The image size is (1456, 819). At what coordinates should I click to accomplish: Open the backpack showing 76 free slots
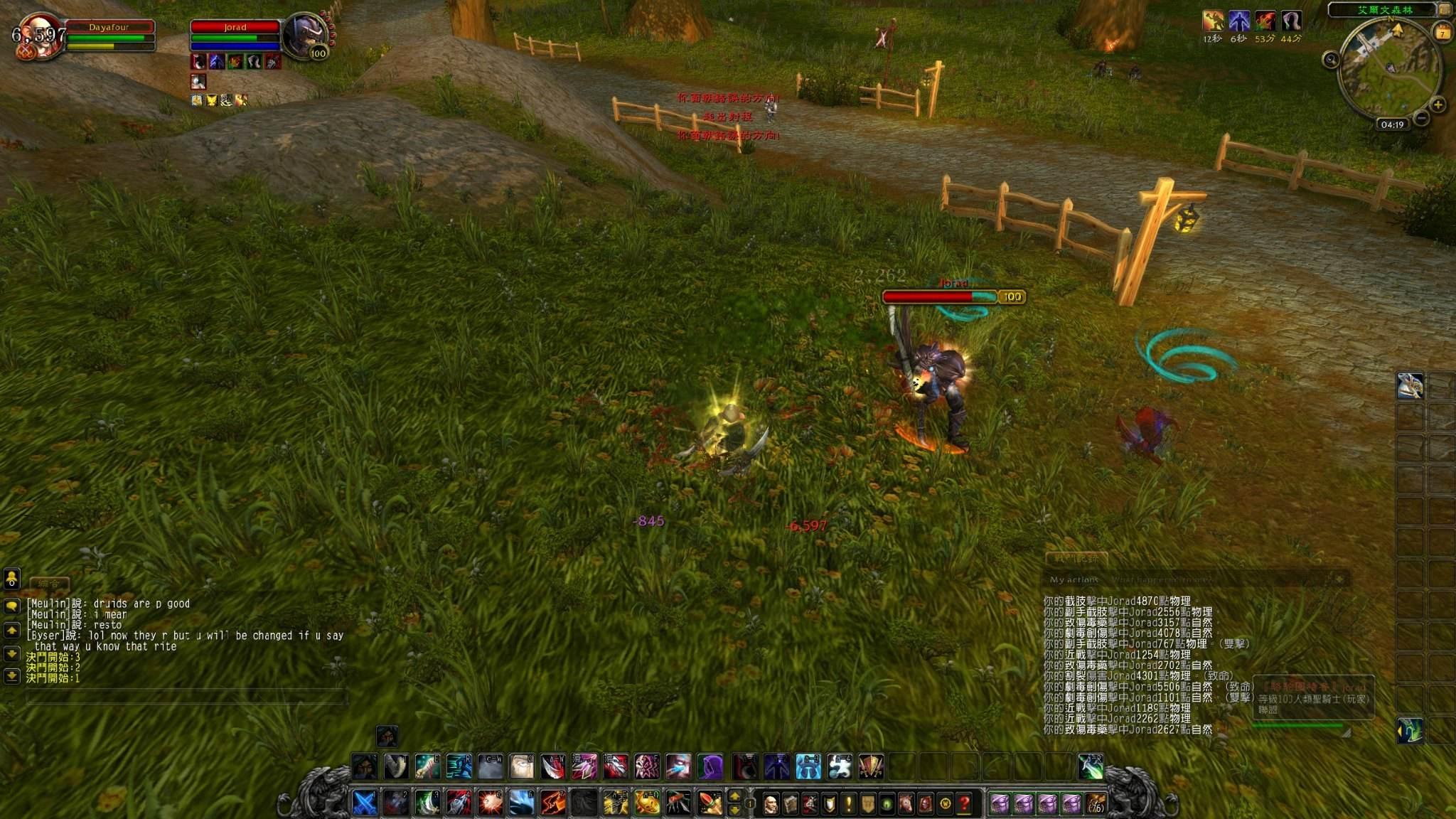[x=1096, y=804]
